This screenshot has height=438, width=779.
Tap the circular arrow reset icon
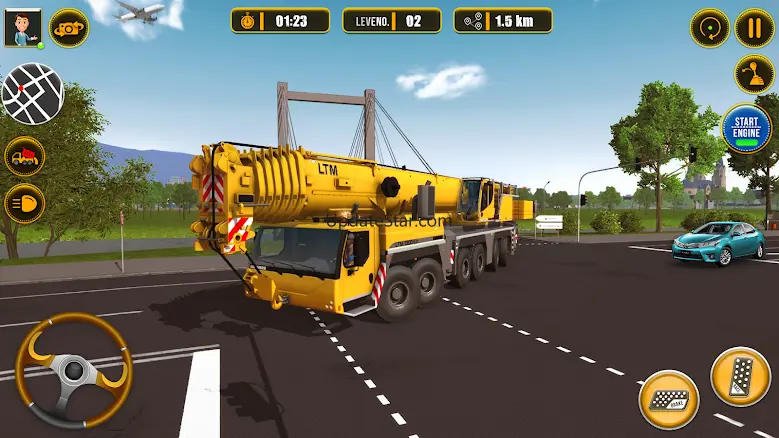[709, 27]
